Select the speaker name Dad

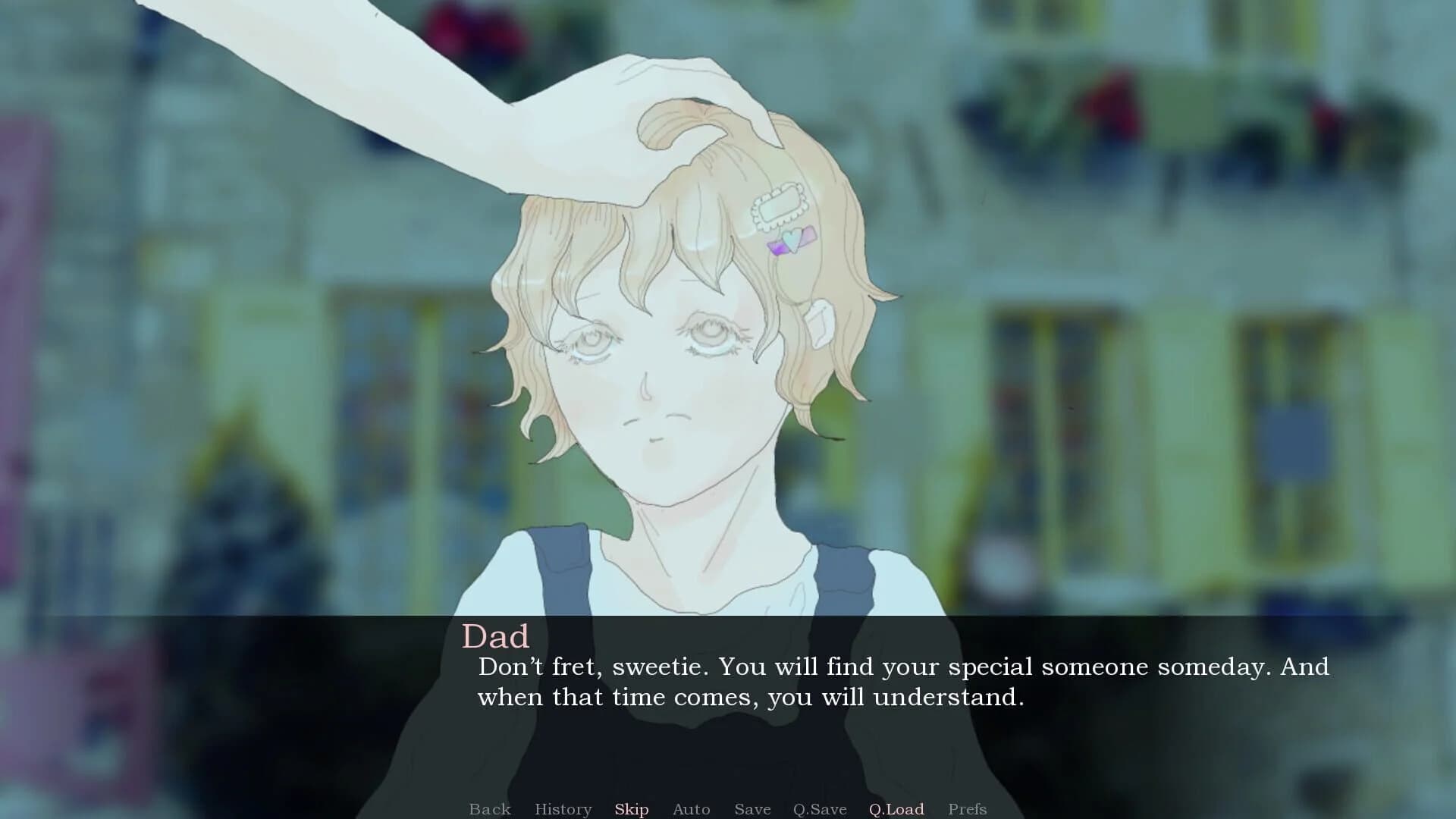[x=497, y=636]
